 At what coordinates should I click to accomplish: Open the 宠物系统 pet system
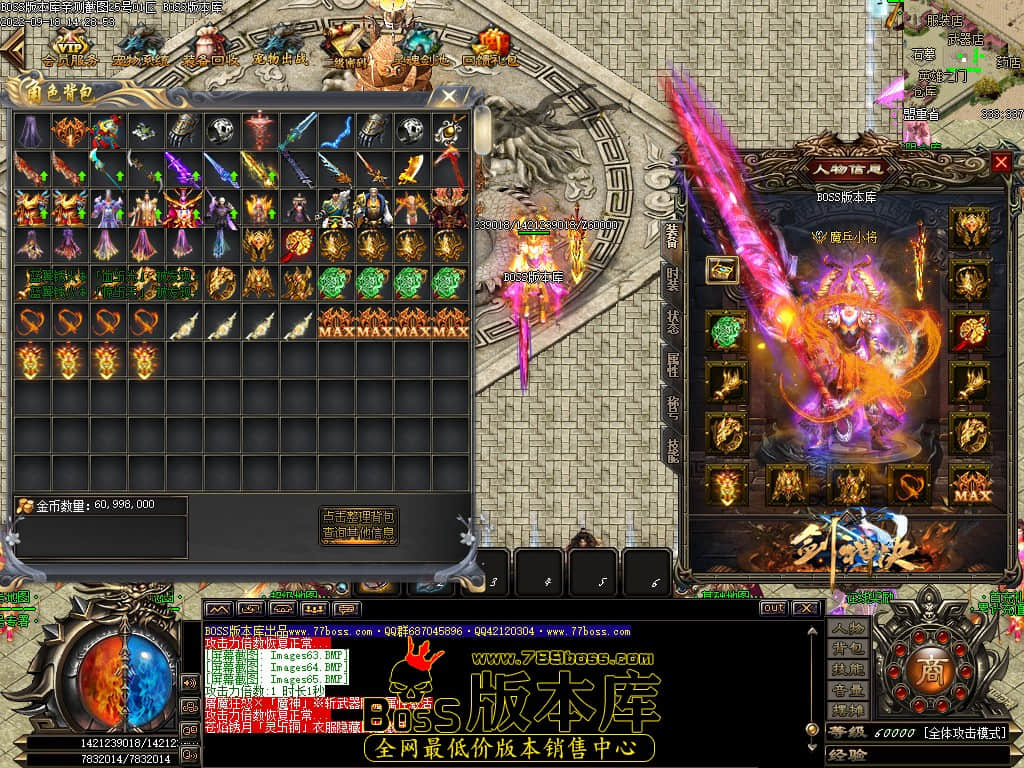pos(139,48)
